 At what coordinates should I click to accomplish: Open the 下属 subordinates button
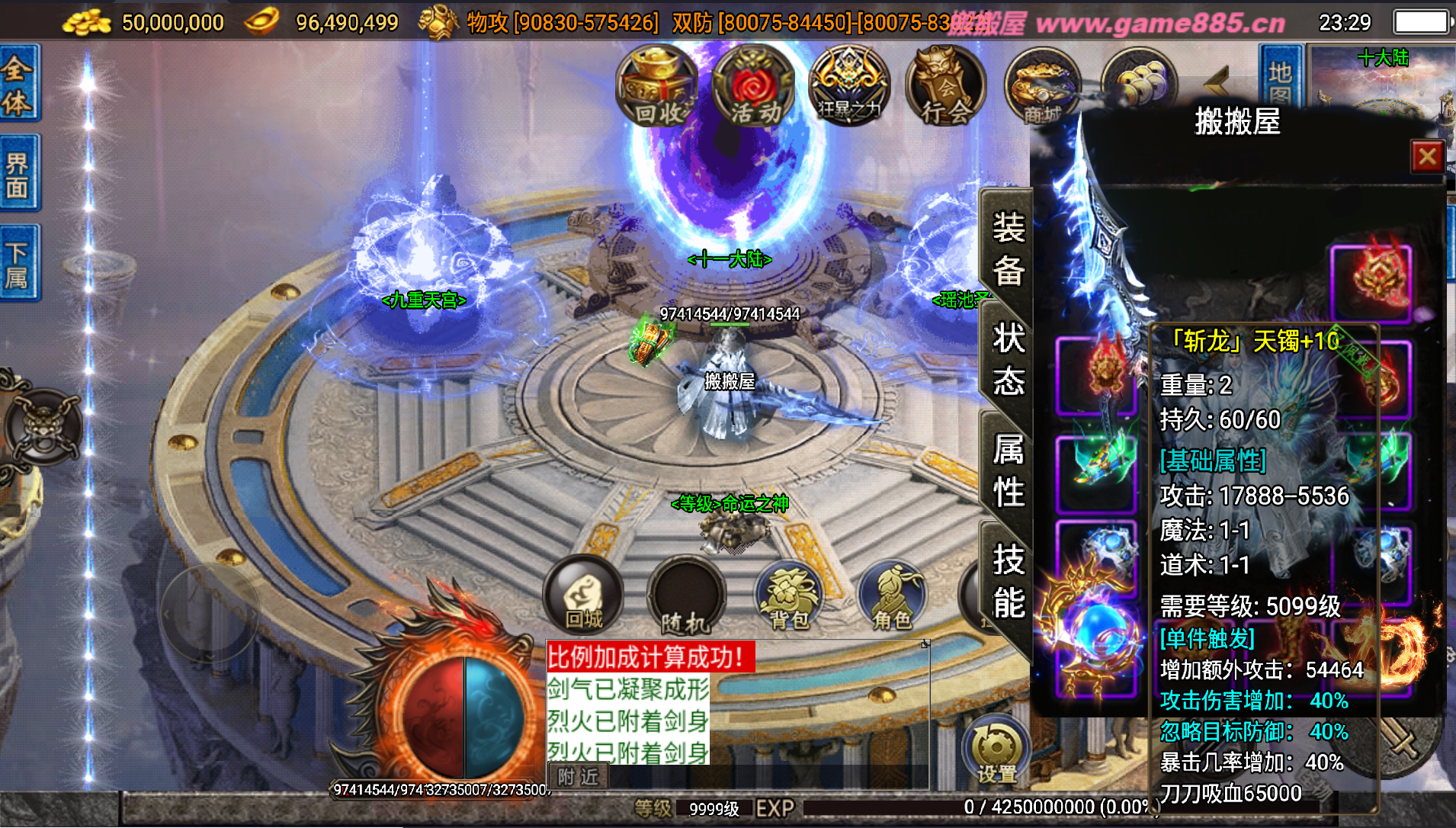[18, 264]
